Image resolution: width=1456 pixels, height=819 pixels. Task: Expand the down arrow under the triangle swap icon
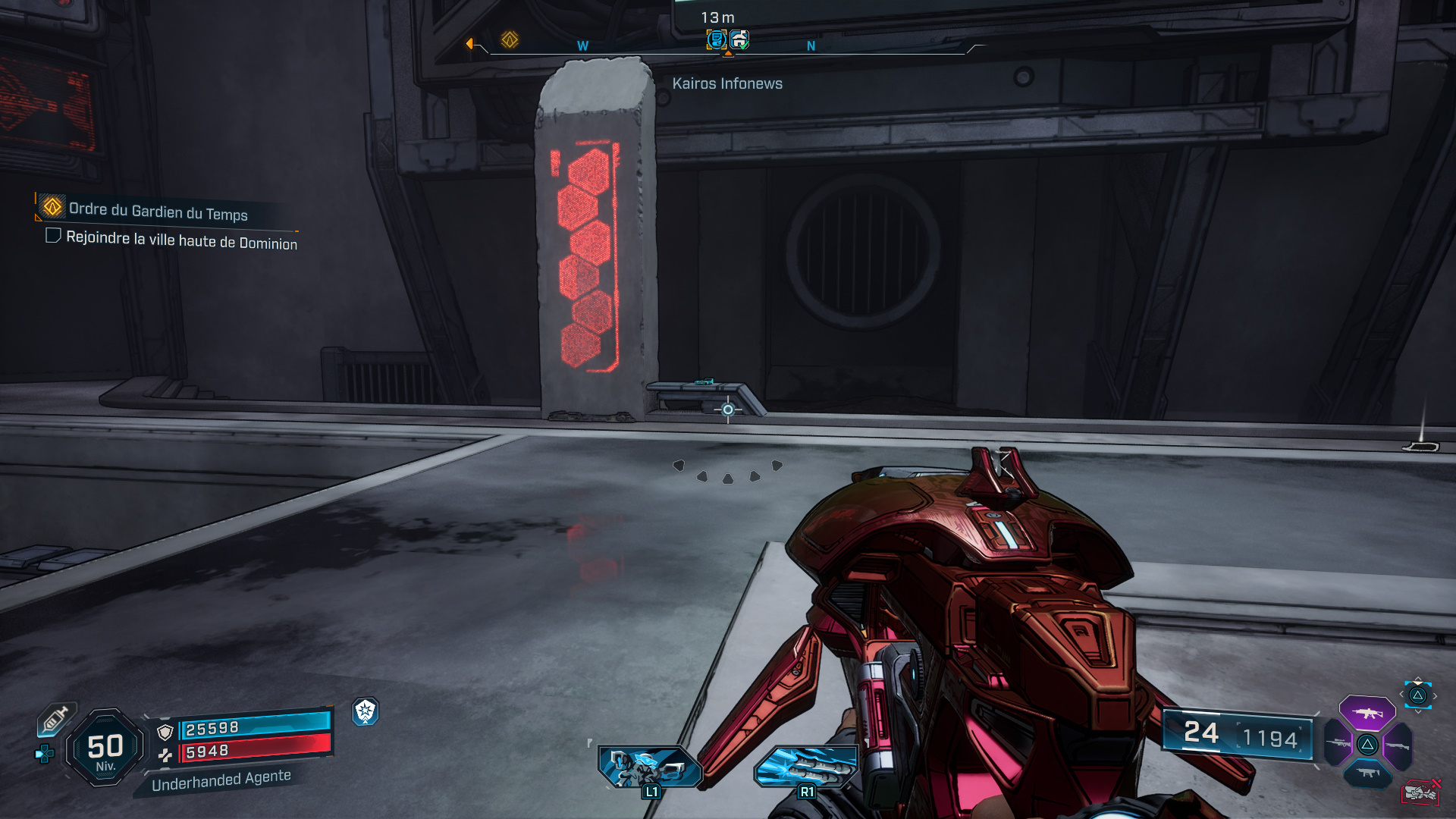pyautogui.click(x=1417, y=711)
